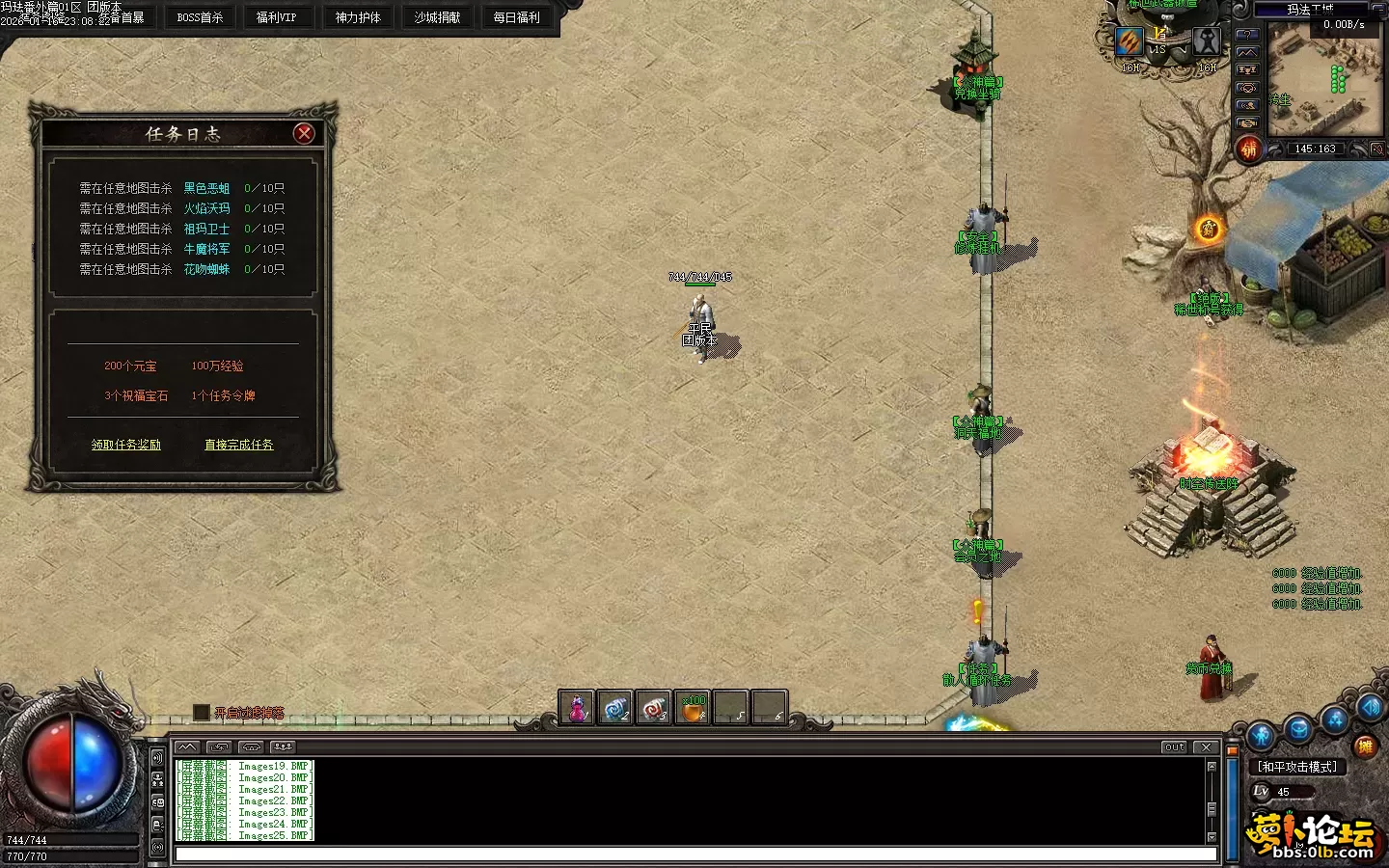Use the pink potion in hotbar slot 1
Screen dimensions: 1389x868
coord(577,709)
